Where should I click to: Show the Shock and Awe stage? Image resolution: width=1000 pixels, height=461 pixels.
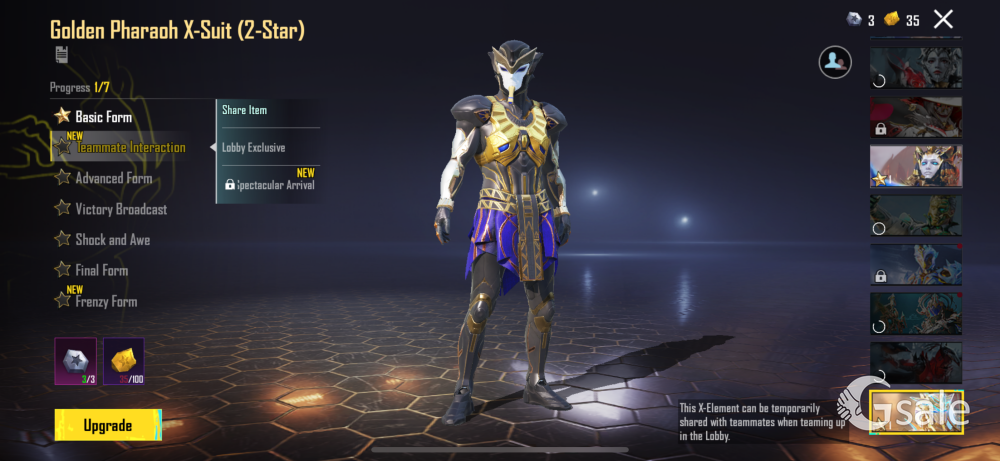pyautogui.click(x=112, y=240)
